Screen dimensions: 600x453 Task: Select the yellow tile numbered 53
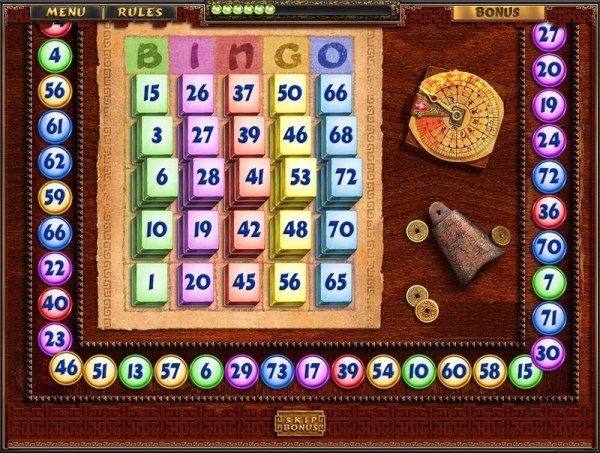click(x=300, y=177)
